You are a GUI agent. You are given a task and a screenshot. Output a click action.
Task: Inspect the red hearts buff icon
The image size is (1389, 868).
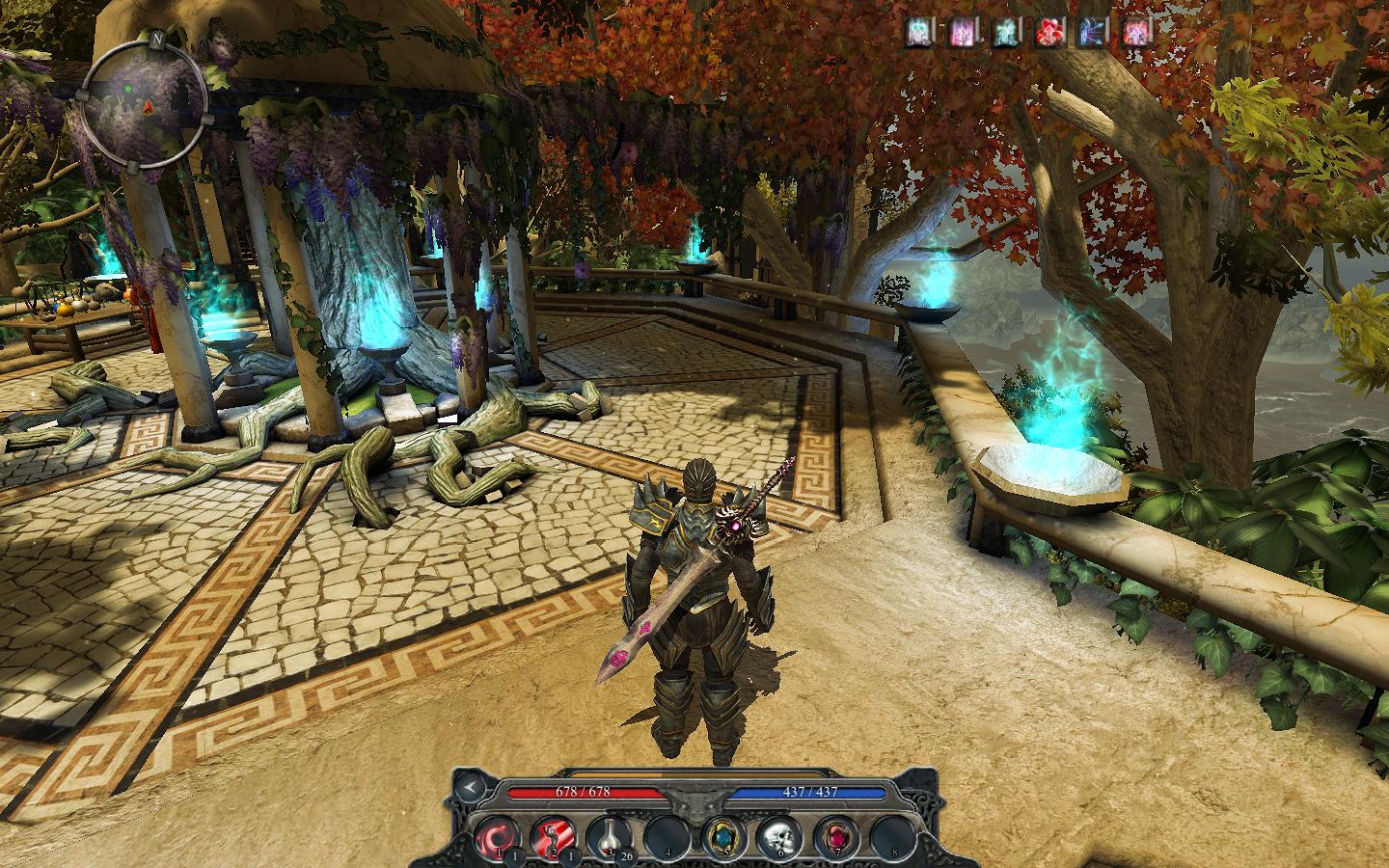coord(1049,33)
